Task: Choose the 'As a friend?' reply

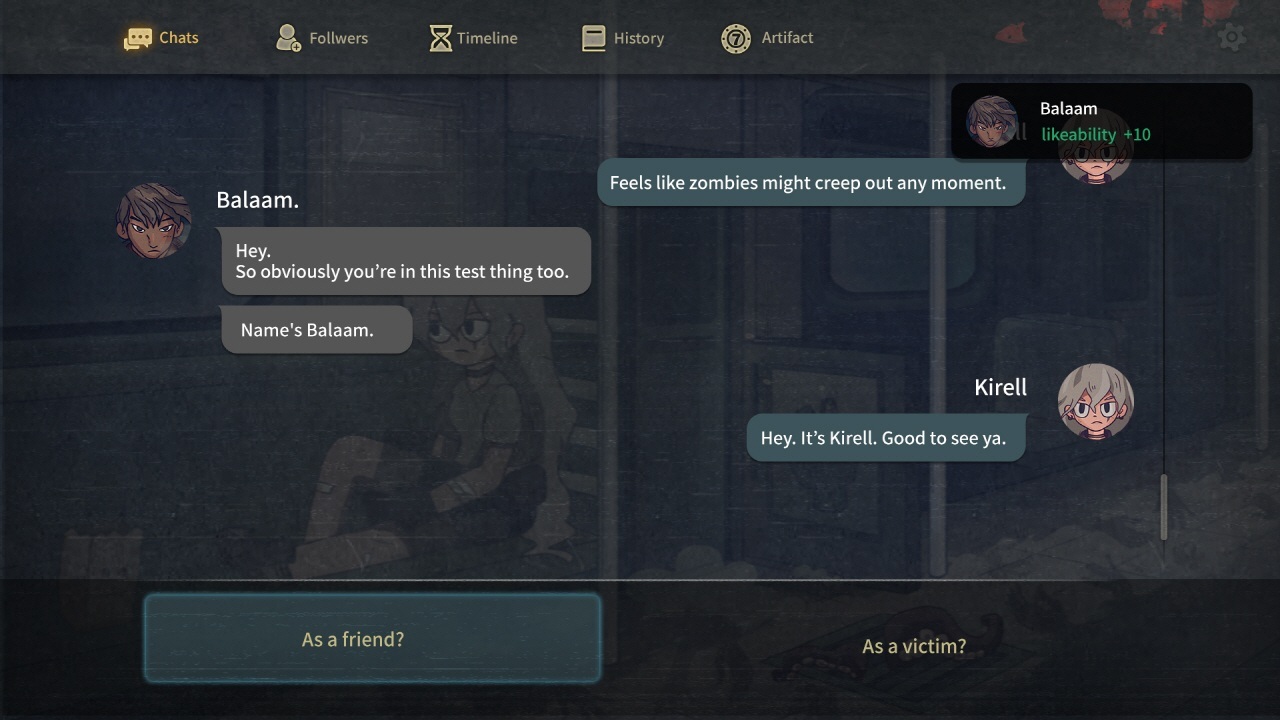Action: click(x=372, y=638)
